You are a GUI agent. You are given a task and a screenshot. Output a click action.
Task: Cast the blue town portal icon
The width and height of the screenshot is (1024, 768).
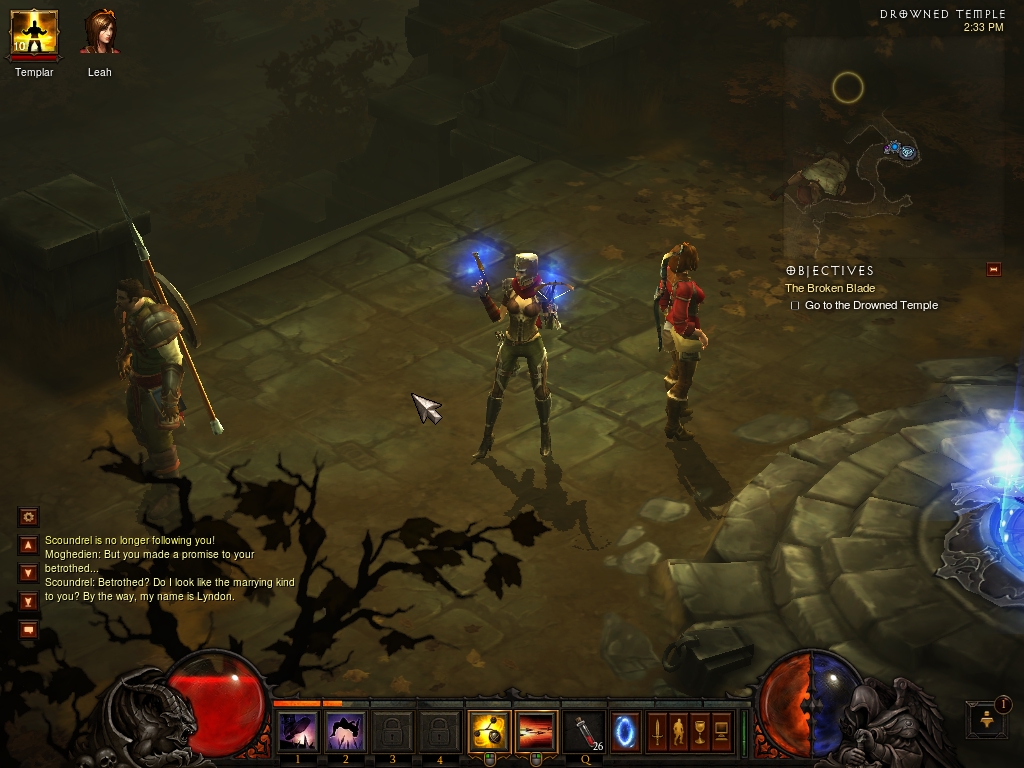626,731
